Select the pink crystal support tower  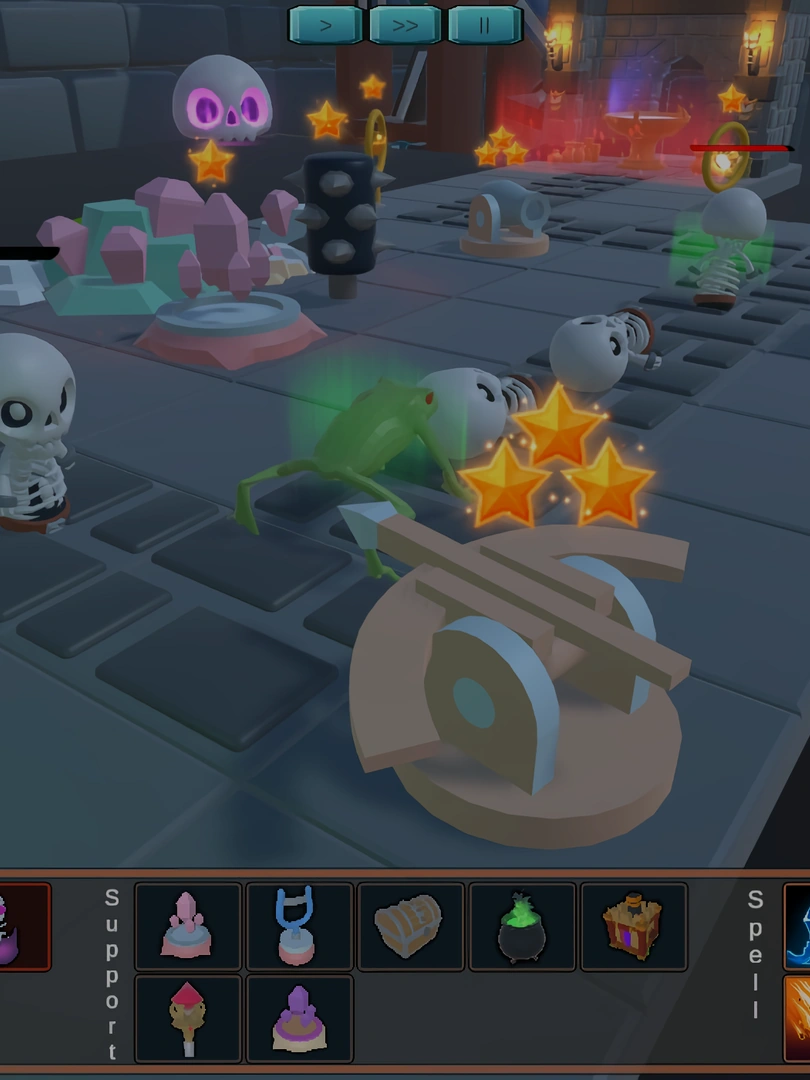[x=188, y=926]
